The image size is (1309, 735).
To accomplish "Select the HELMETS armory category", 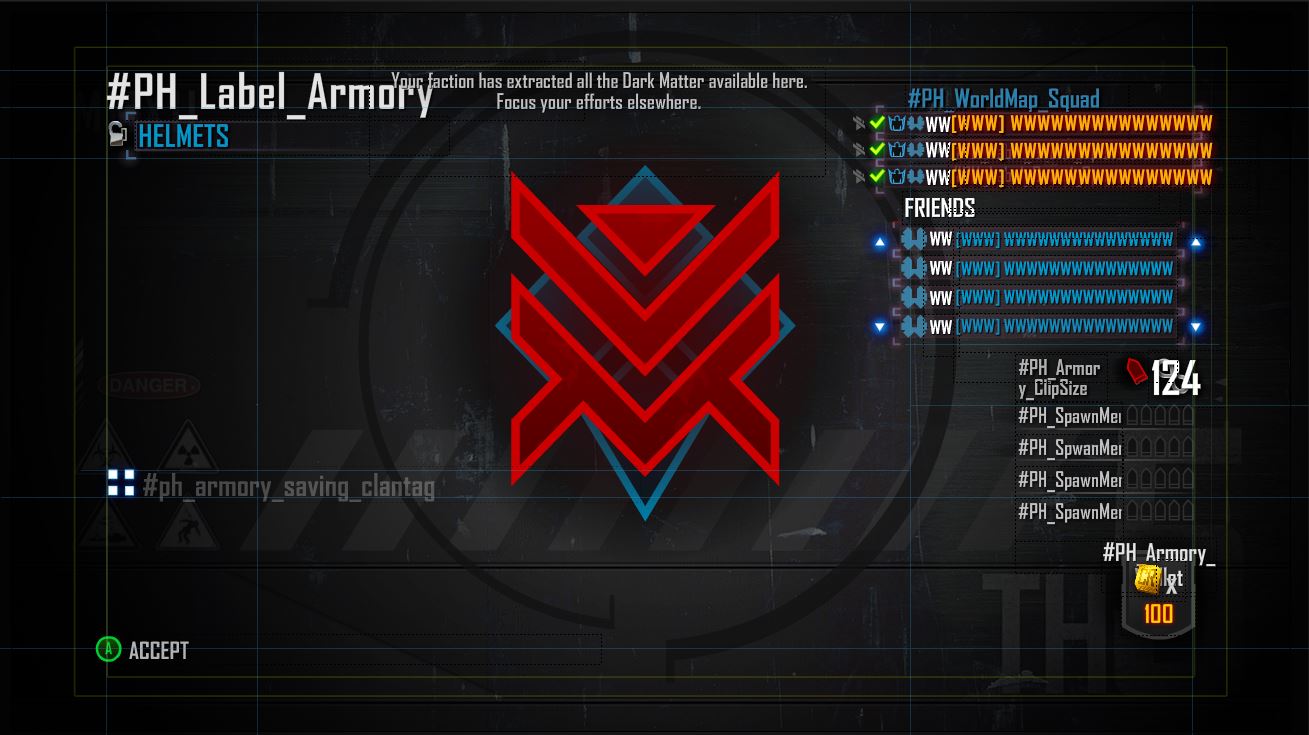I will (183, 136).
